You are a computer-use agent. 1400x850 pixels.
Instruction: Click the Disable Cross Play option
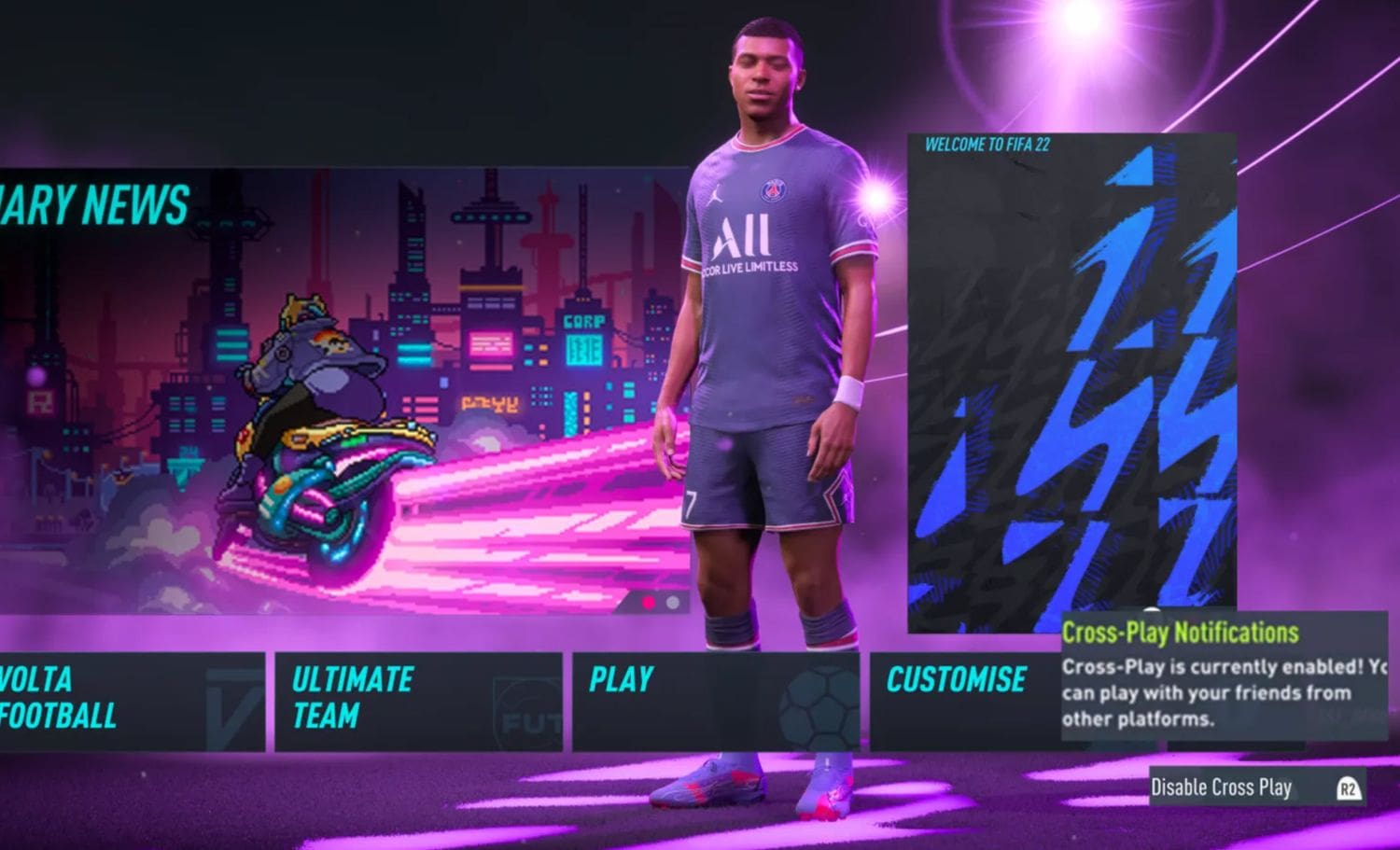[x=1255, y=787]
